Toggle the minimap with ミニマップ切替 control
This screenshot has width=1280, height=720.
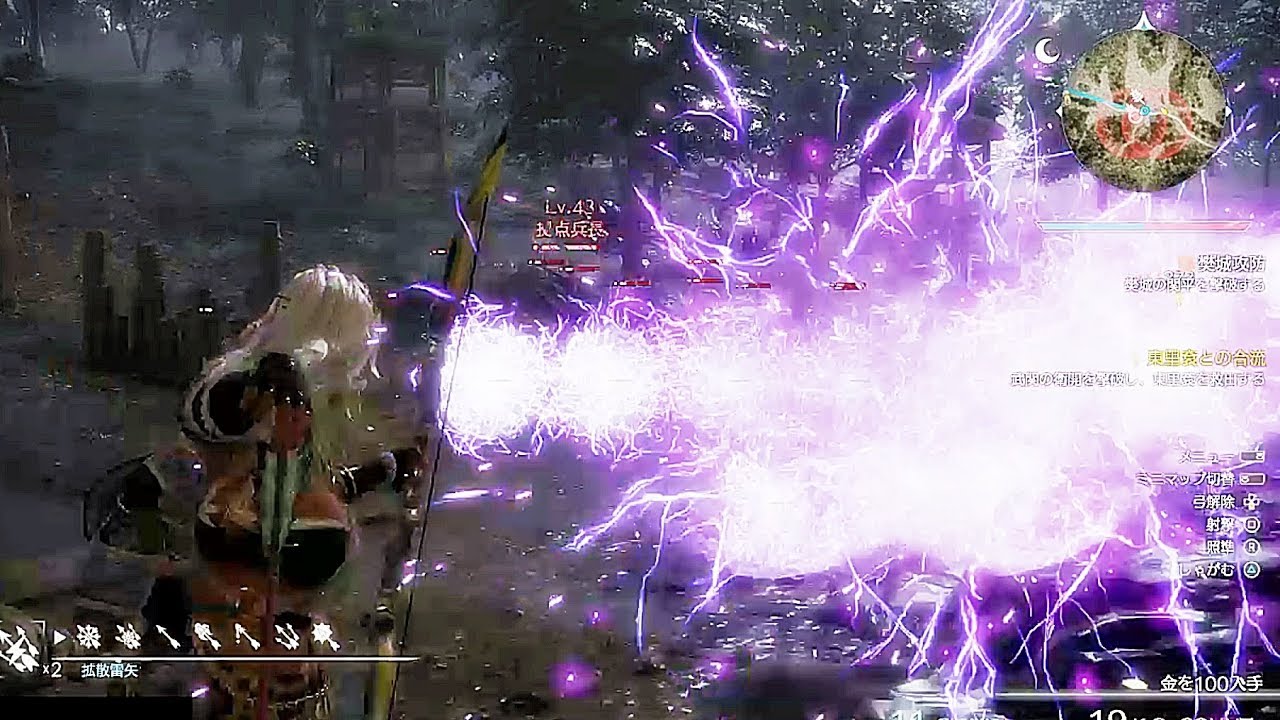pyautogui.click(x=1190, y=479)
